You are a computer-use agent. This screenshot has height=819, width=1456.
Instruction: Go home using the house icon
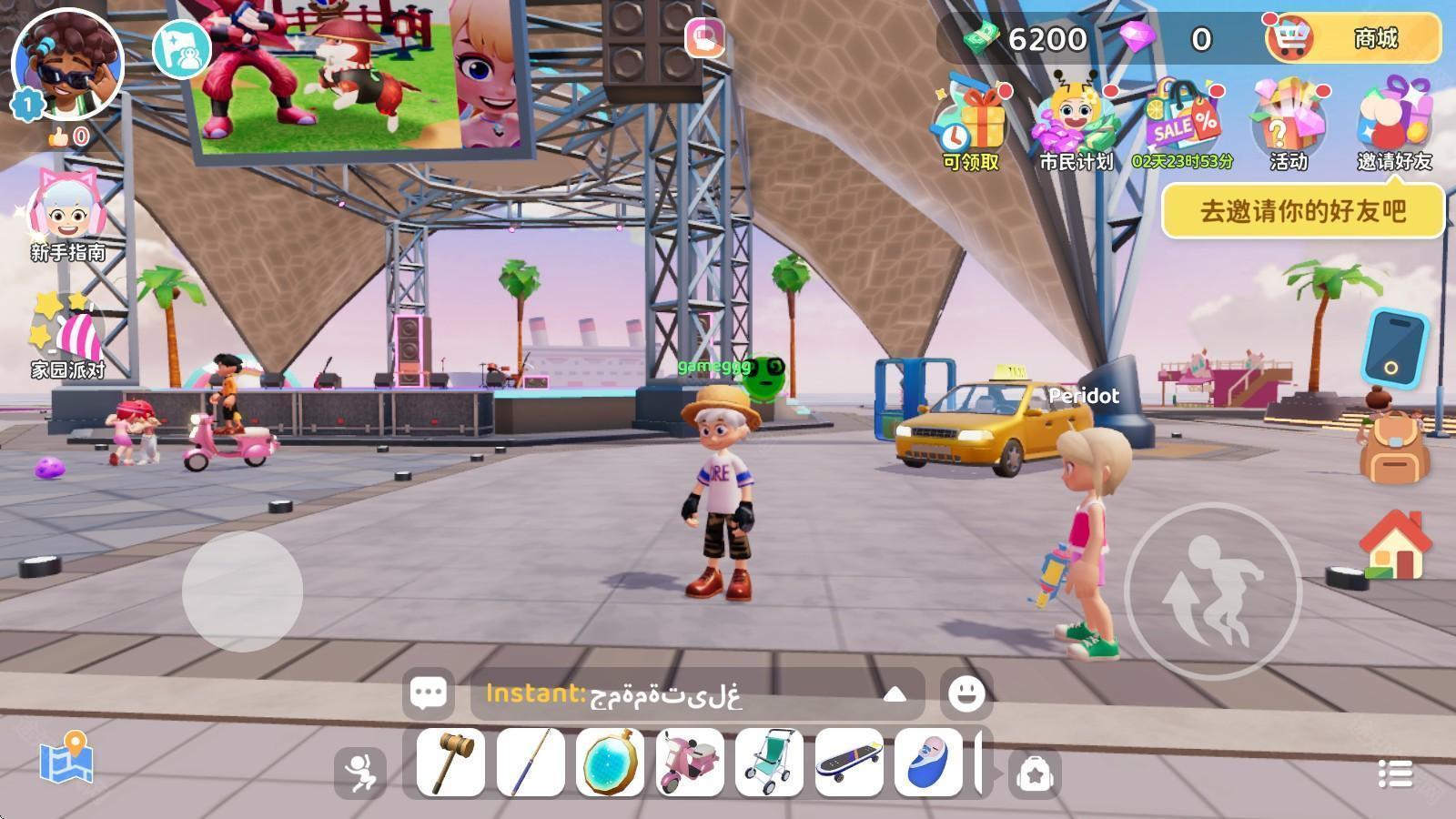(1394, 544)
